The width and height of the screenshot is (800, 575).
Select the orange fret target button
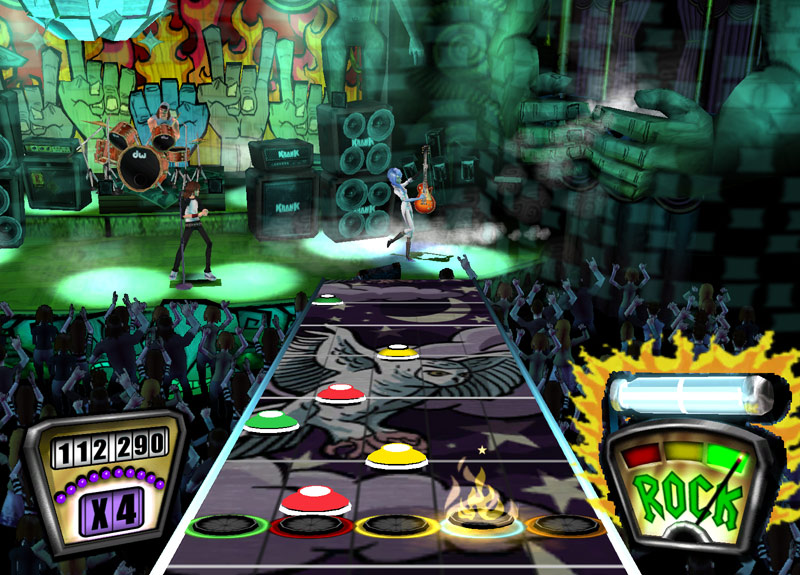pyautogui.click(x=566, y=524)
